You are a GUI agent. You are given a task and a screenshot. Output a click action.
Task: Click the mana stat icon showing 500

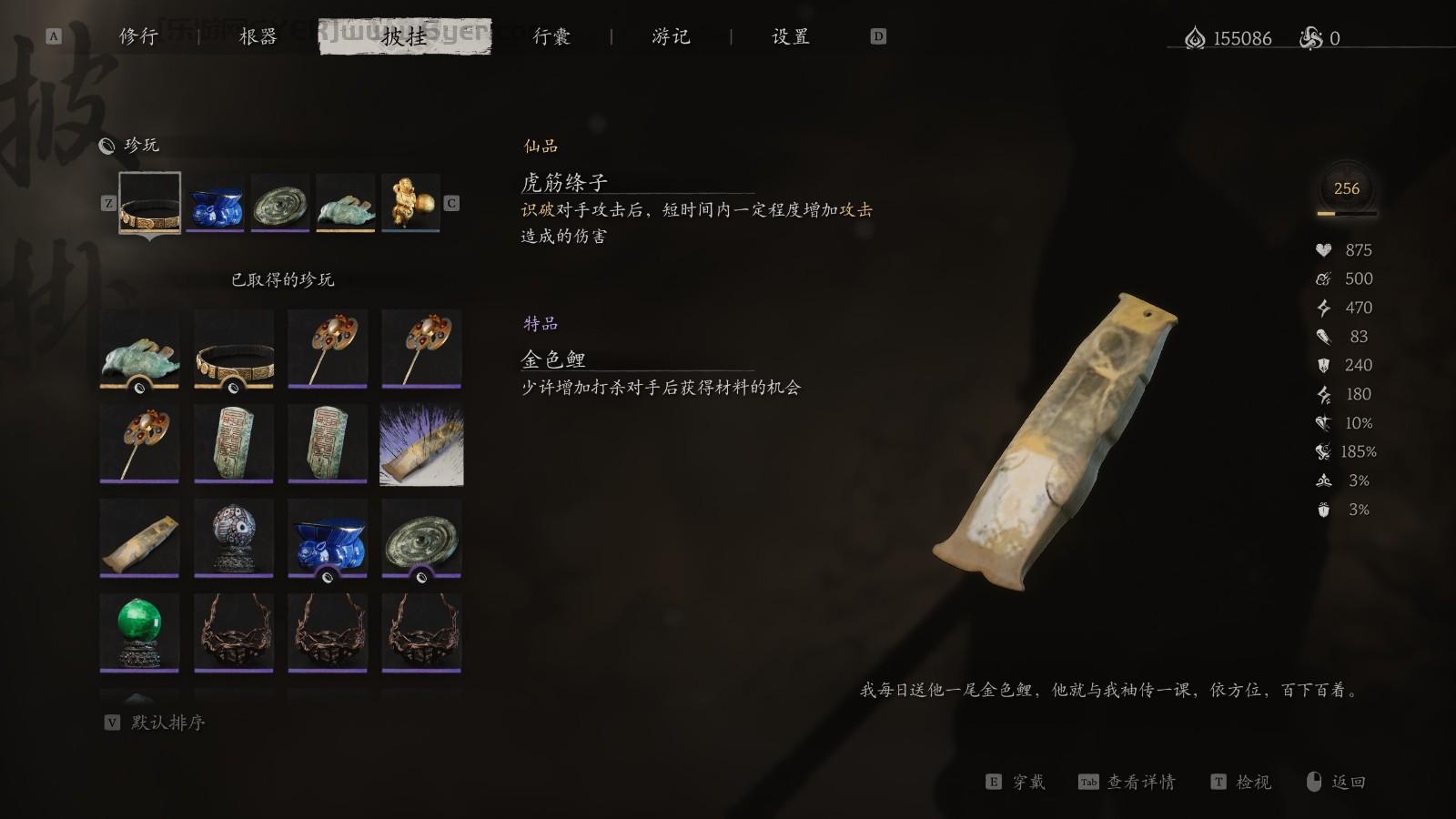(x=1324, y=278)
